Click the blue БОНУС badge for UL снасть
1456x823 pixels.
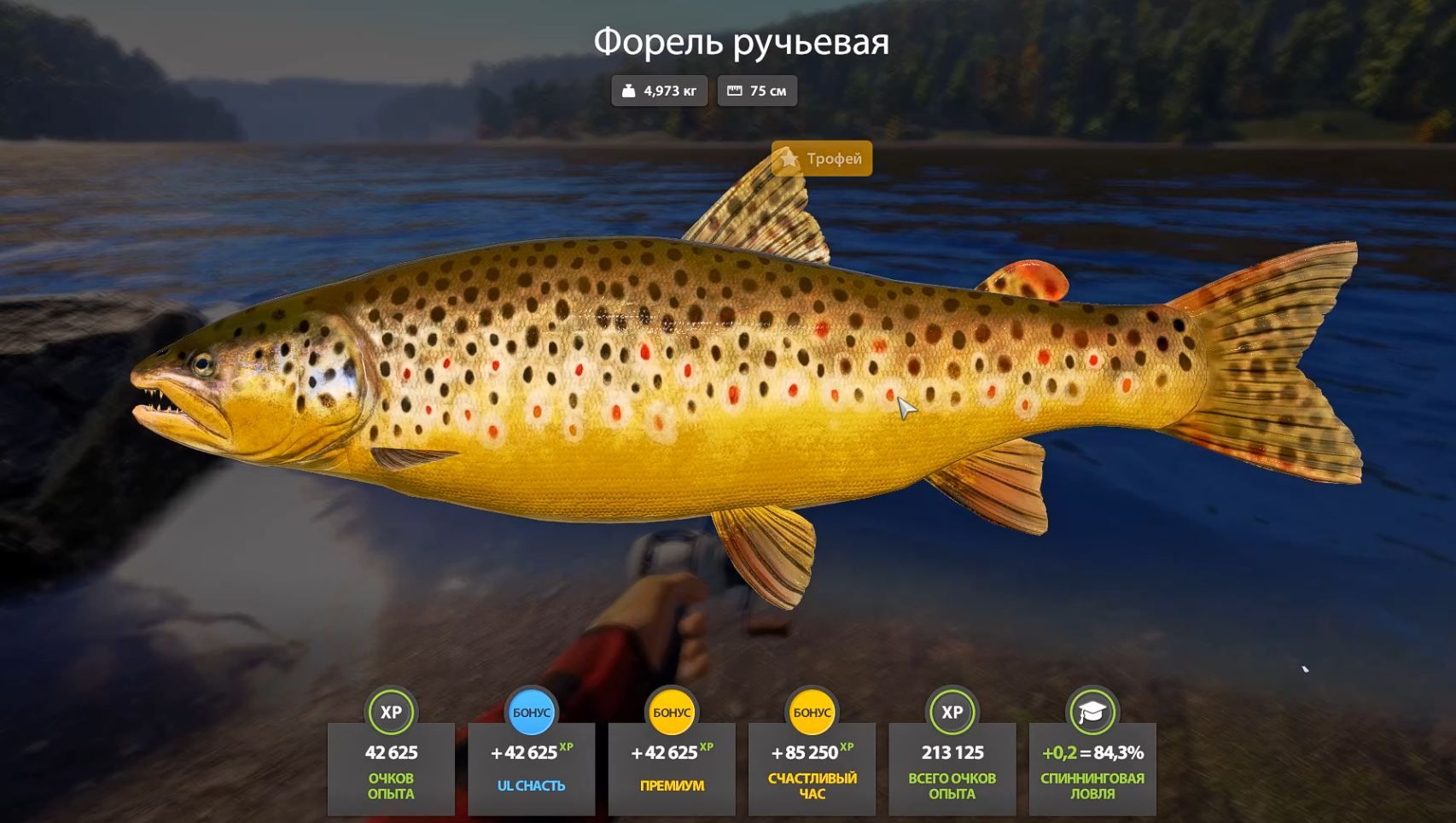coord(530,710)
